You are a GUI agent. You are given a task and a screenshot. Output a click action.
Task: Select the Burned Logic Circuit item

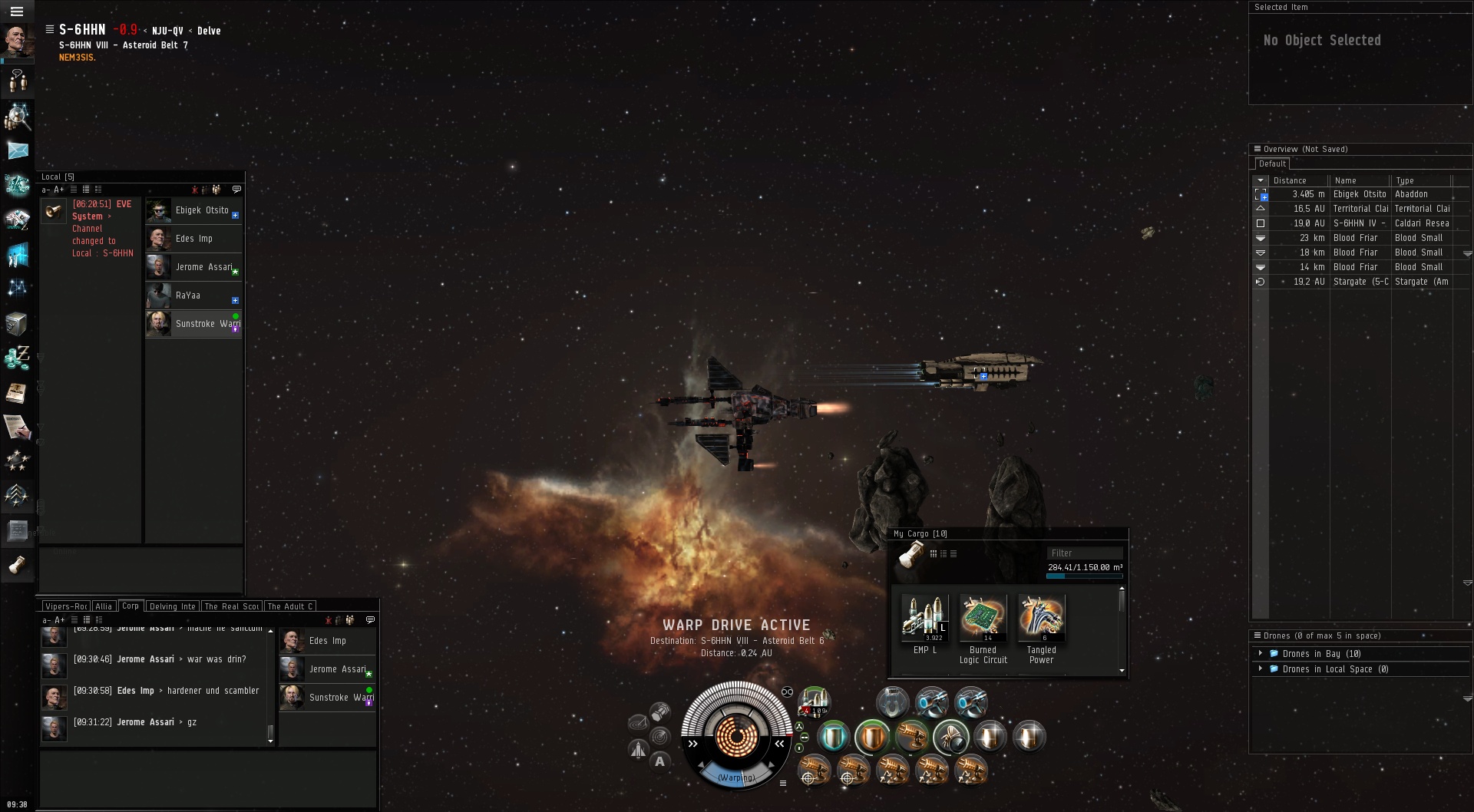pyautogui.click(x=983, y=619)
